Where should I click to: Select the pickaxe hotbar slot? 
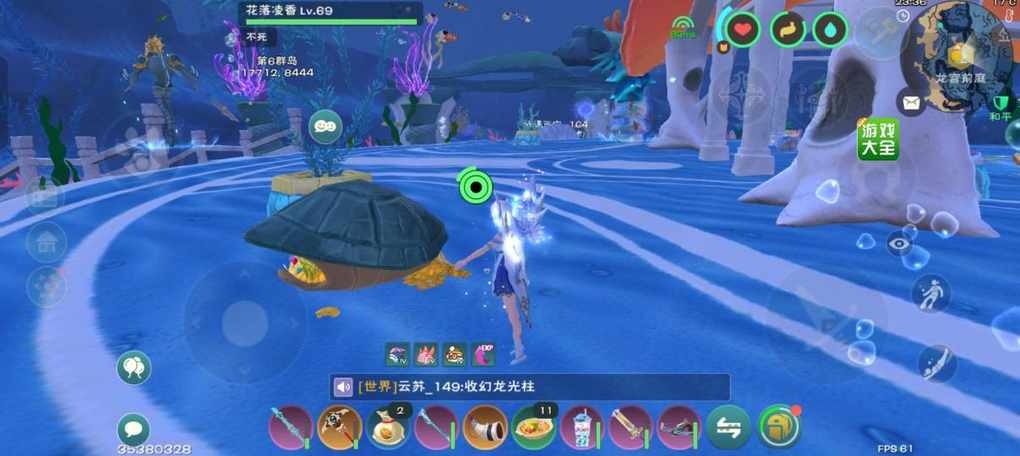(x=339, y=428)
